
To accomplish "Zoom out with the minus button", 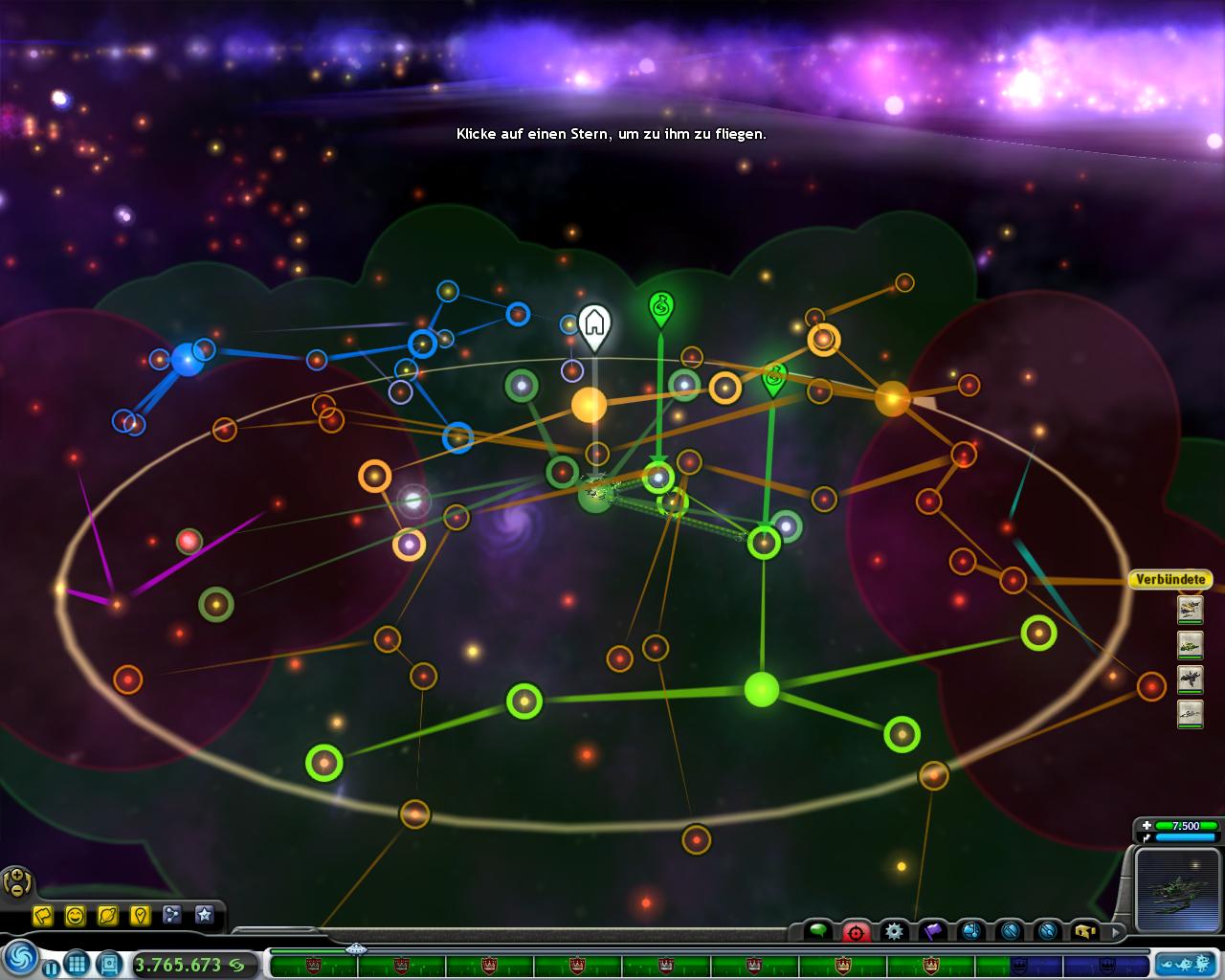I will (16, 890).
